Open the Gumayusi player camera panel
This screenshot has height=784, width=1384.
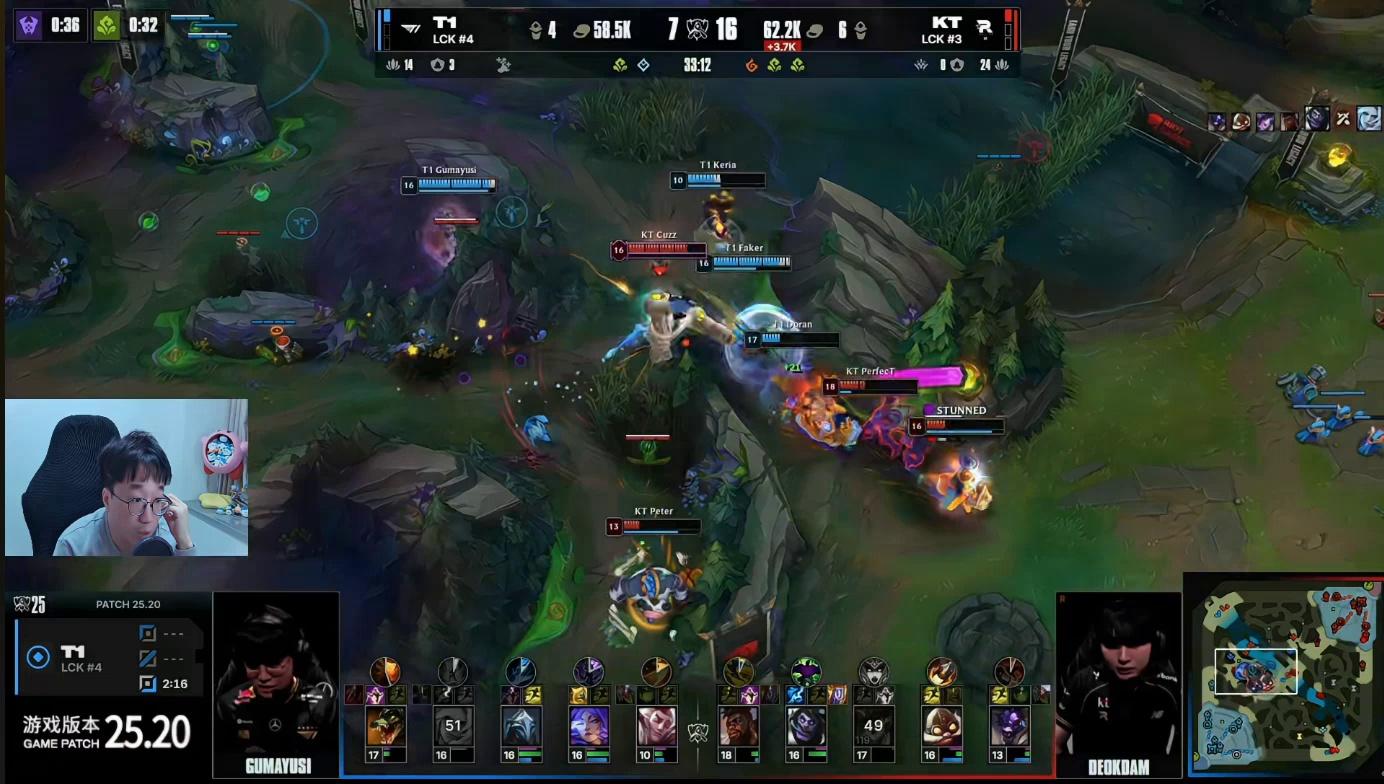coord(276,685)
